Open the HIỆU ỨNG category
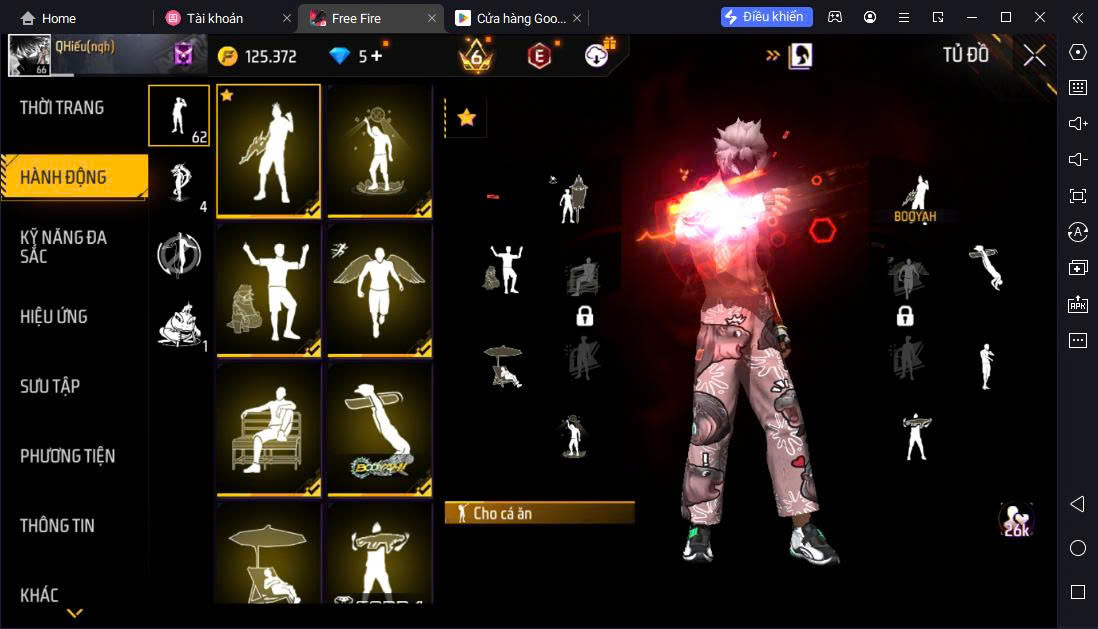Viewport: 1098px width, 629px height. [54, 317]
